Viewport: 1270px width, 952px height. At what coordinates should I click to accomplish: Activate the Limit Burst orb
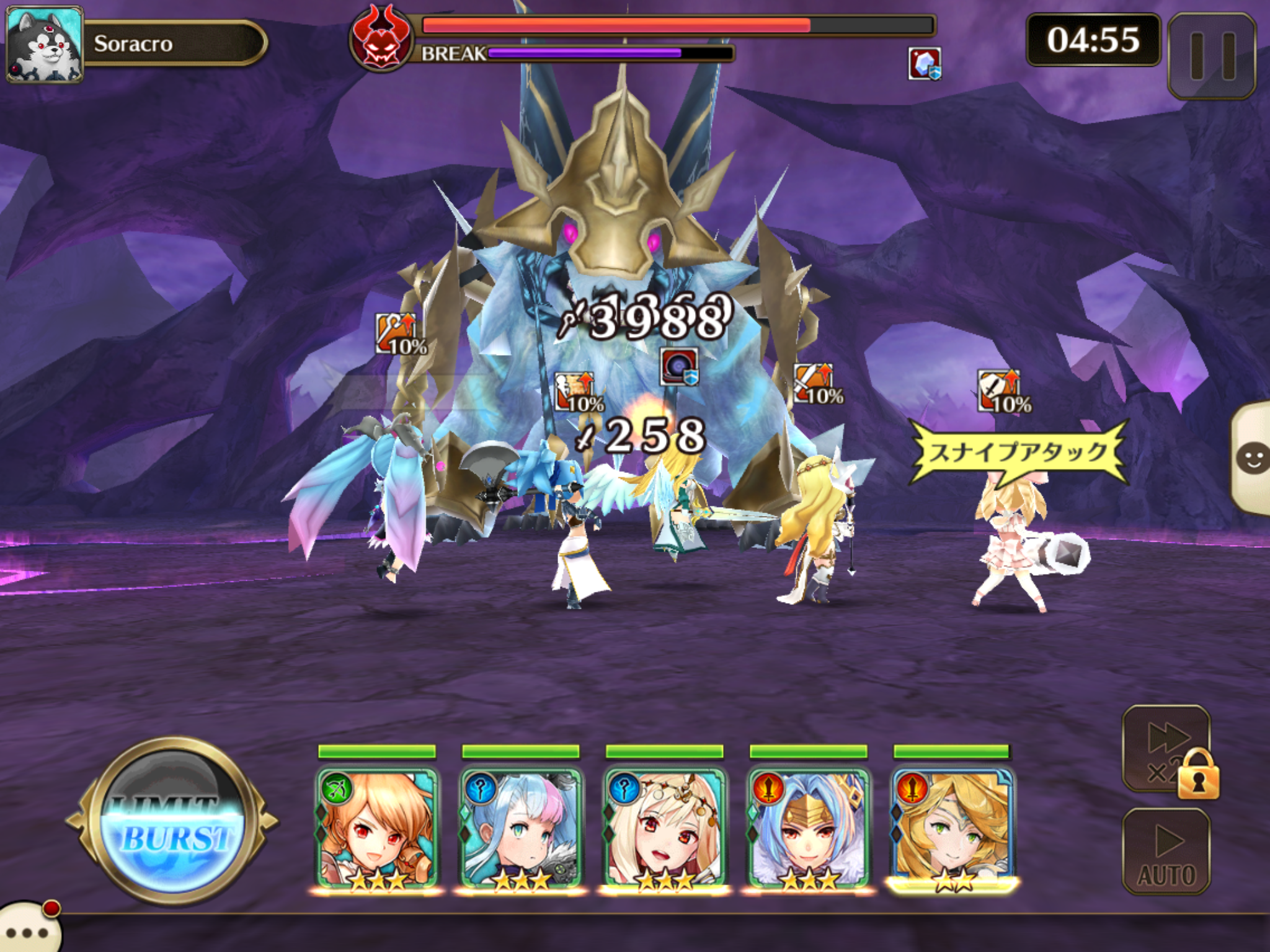pos(172,821)
